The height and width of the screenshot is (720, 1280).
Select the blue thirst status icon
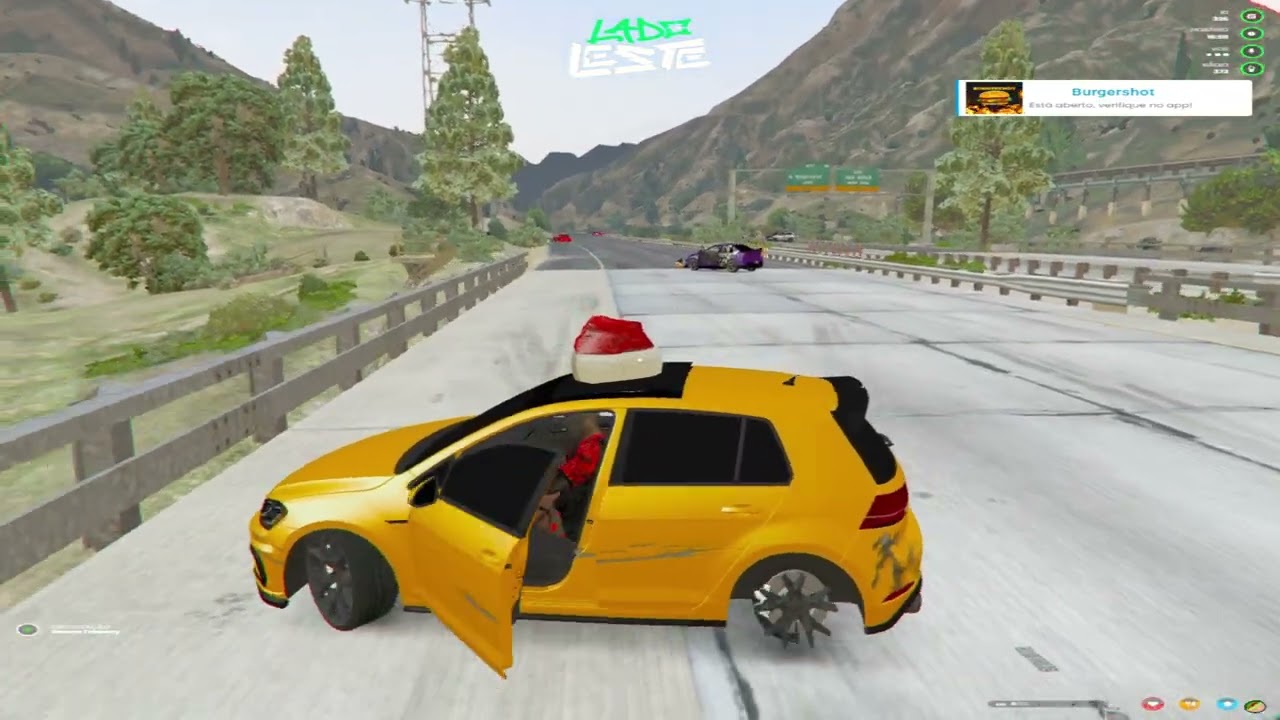pyautogui.click(x=1226, y=705)
